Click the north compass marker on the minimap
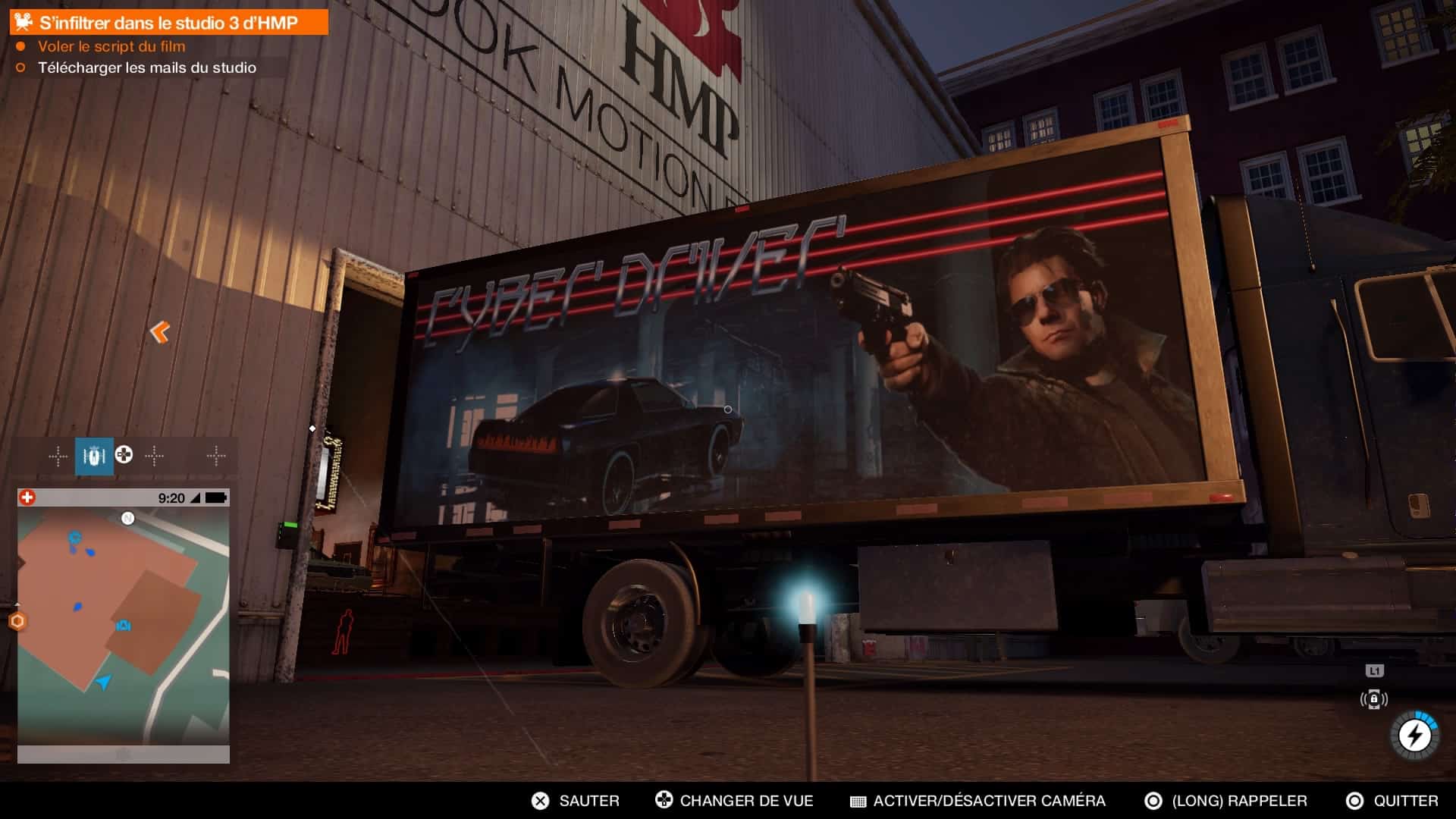 click(x=128, y=519)
